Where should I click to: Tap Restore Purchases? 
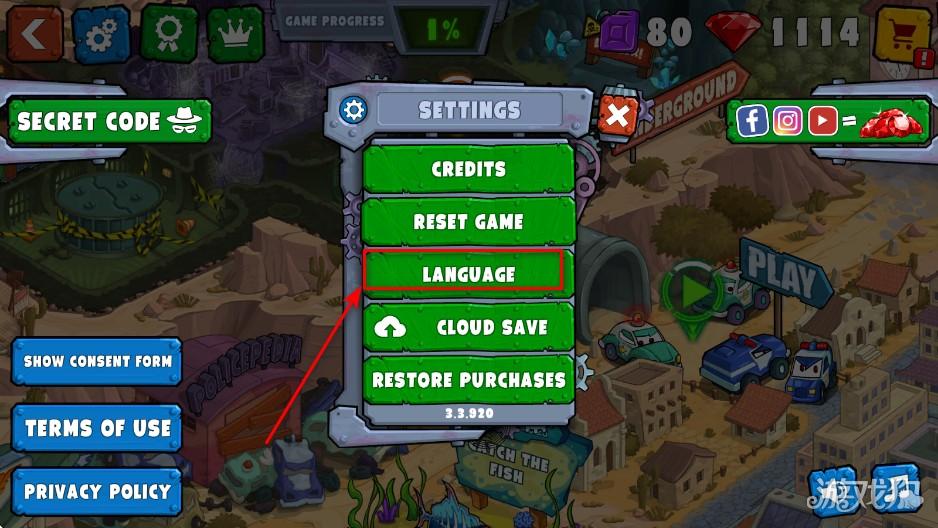point(468,380)
